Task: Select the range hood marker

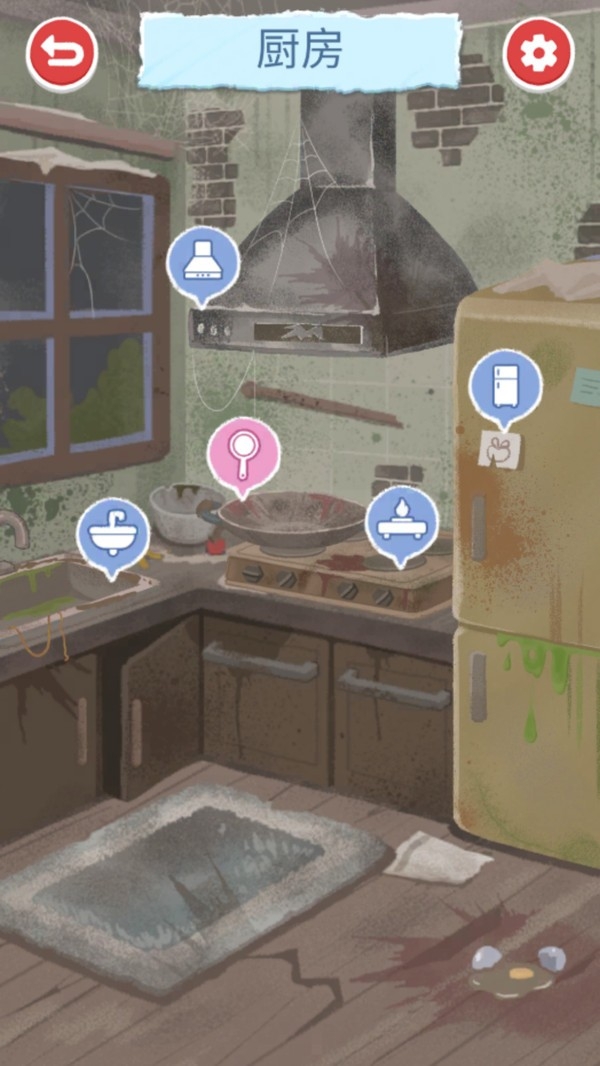Action: (x=203, y=264)
